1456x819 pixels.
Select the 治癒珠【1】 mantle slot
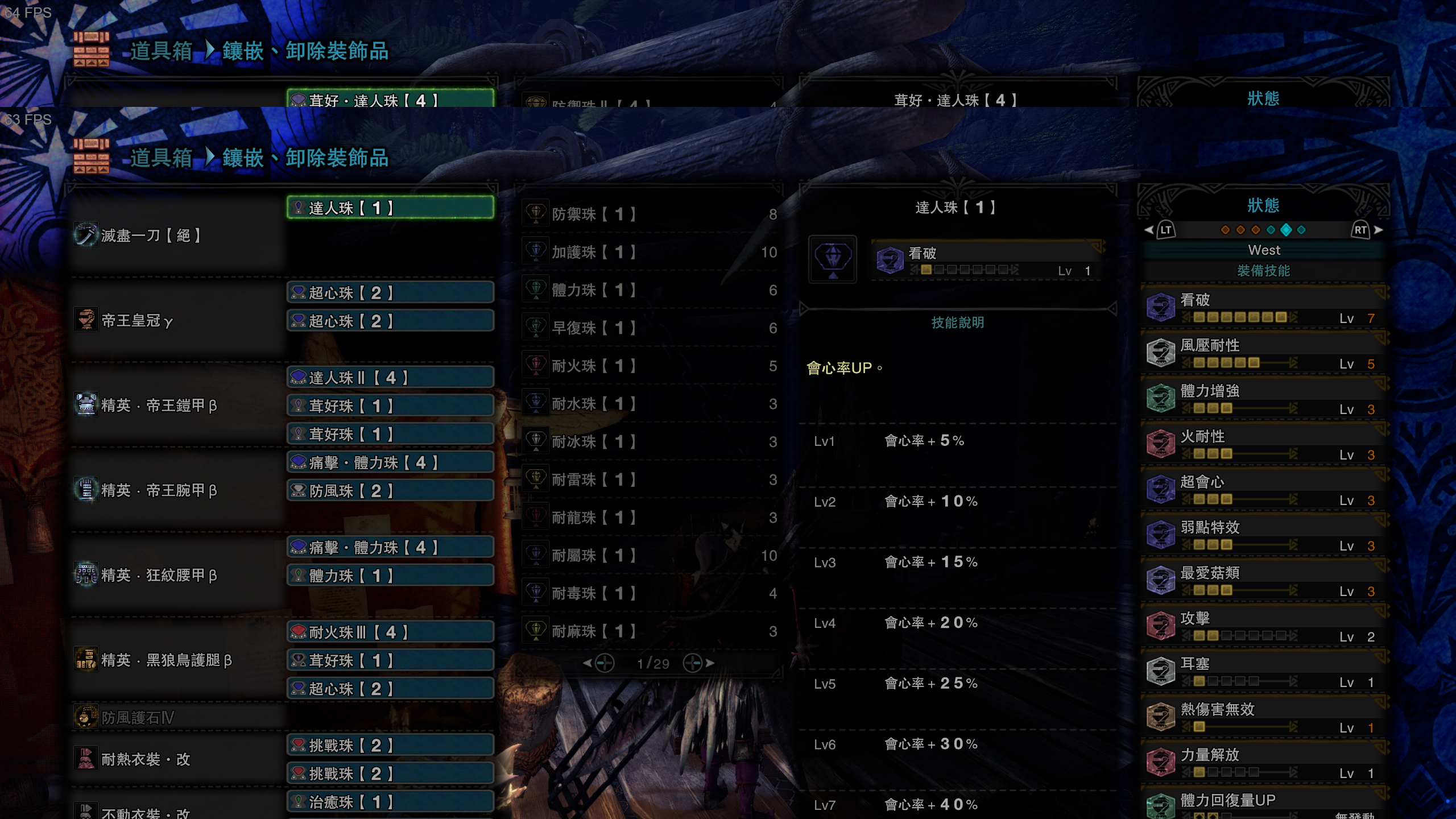coord(390,802)
